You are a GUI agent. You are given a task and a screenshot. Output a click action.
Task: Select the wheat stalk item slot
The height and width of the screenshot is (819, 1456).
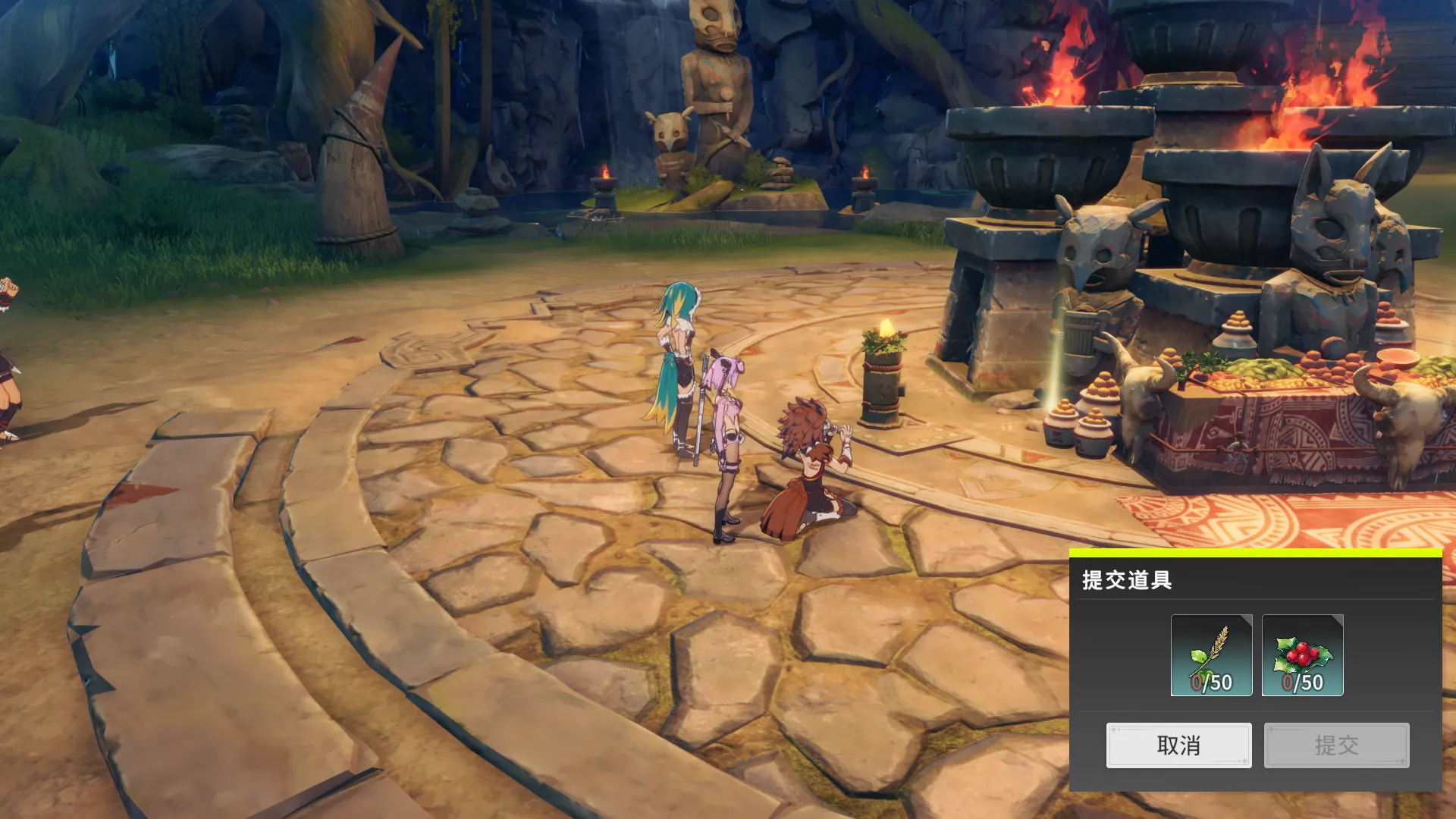(1211, 655)
